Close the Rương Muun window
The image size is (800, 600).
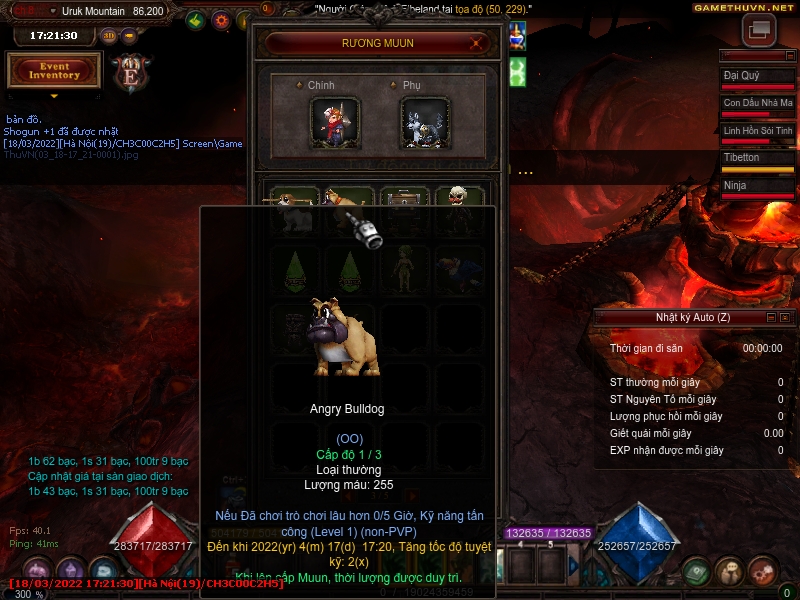(478, 43)
